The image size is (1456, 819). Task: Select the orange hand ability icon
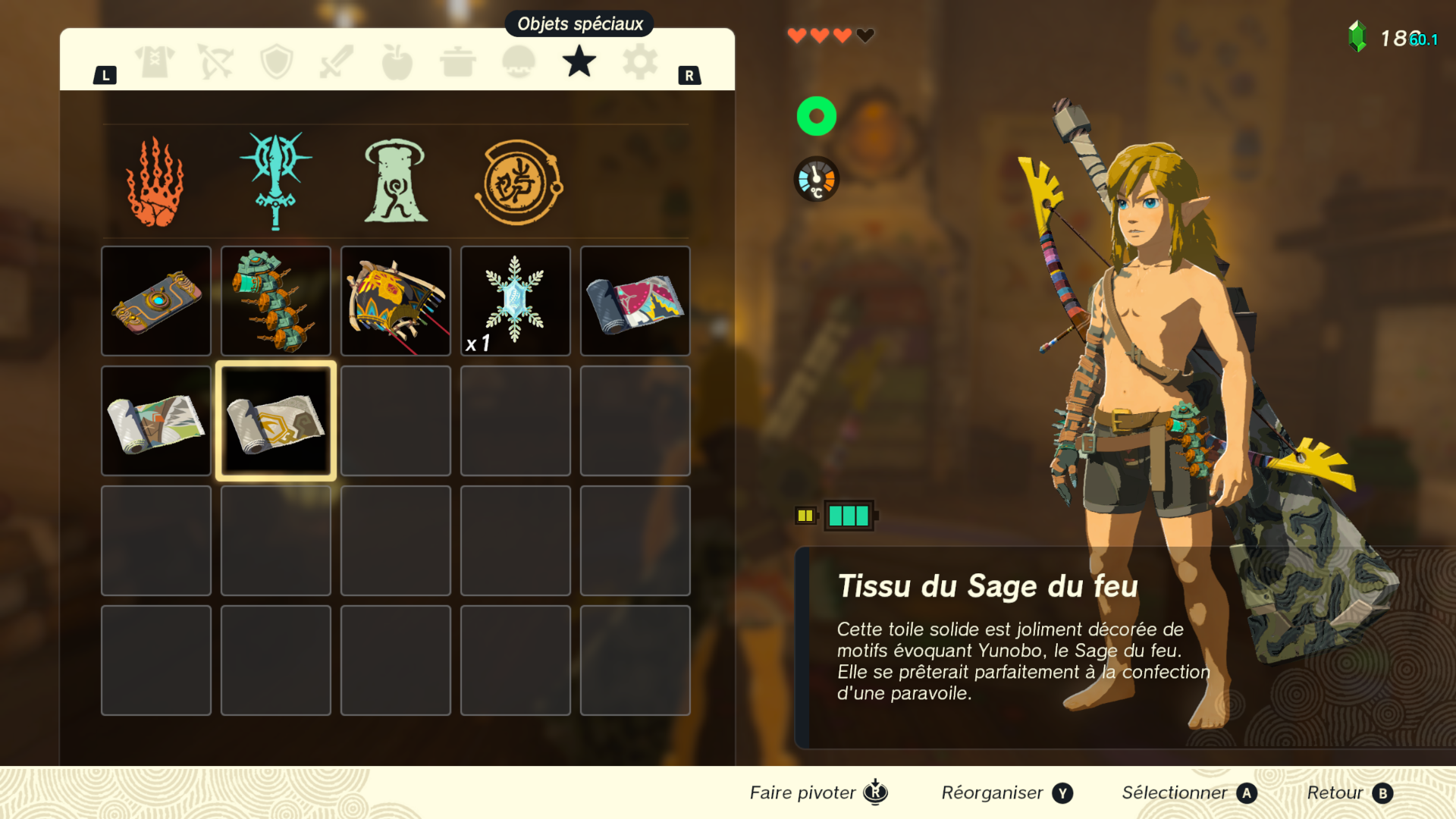click(x=155, y=183)
